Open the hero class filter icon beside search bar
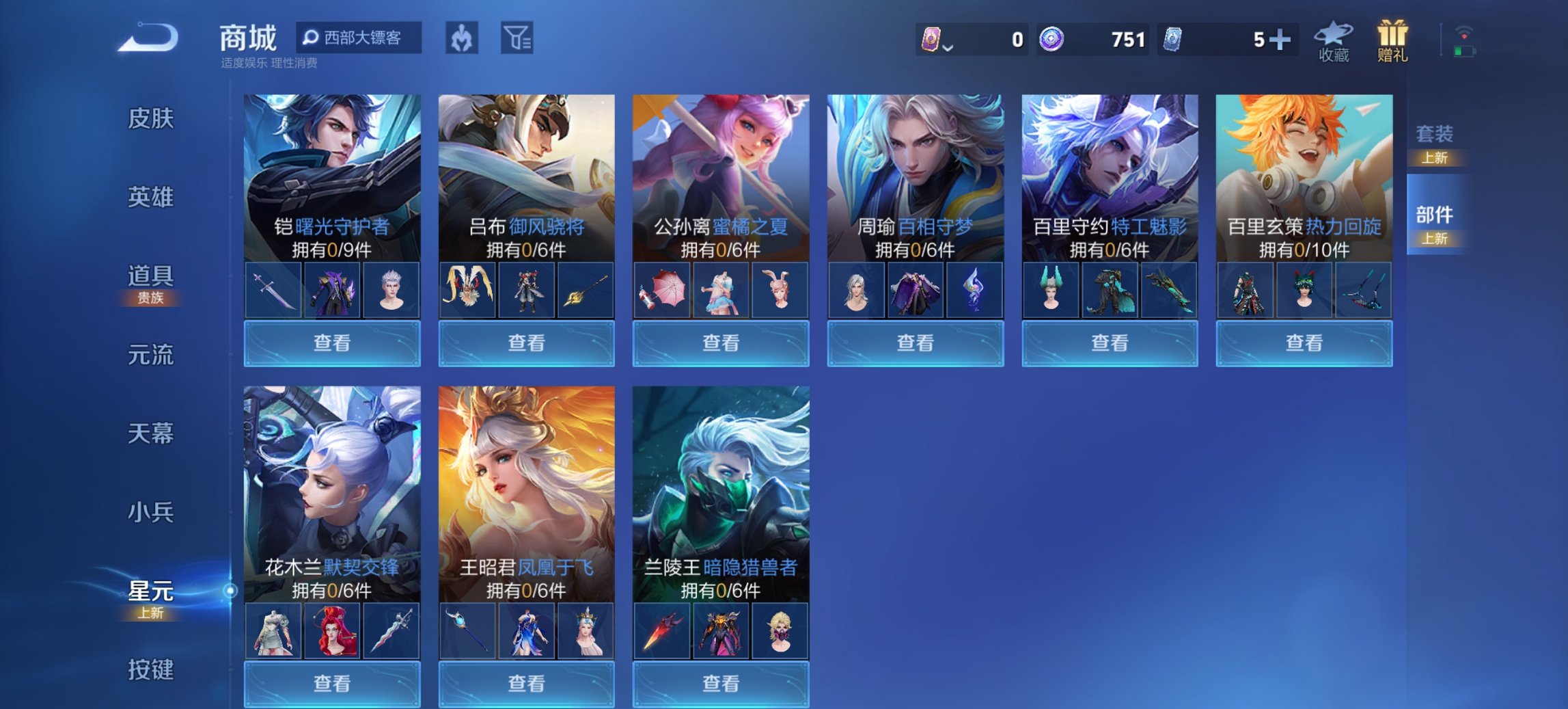 point(460,39)
